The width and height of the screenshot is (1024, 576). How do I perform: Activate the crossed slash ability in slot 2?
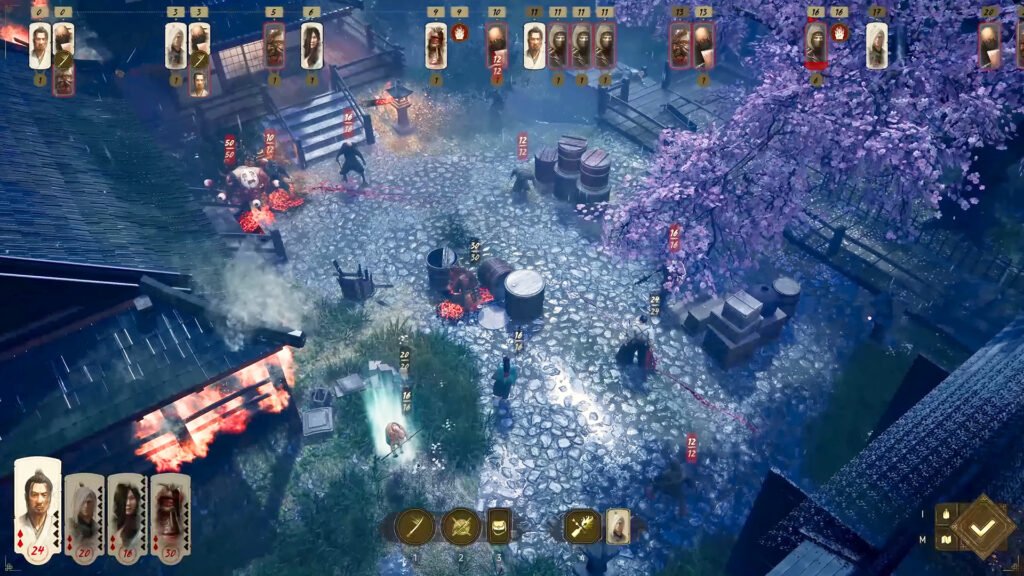pyautogui.click(x=461, y=526)
